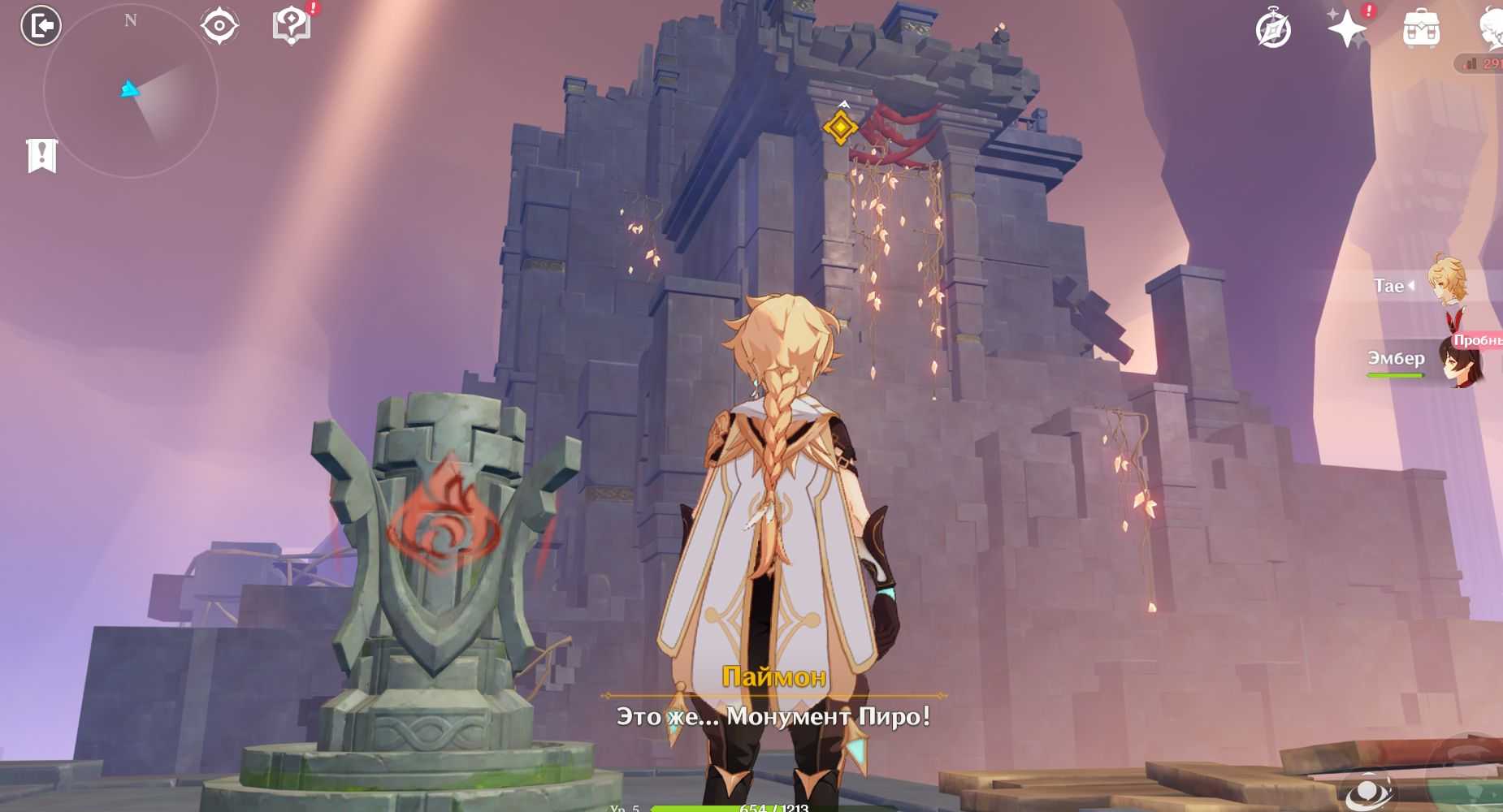
Task: Activate the elemental sight eye icon
Action: coord(219,26)
